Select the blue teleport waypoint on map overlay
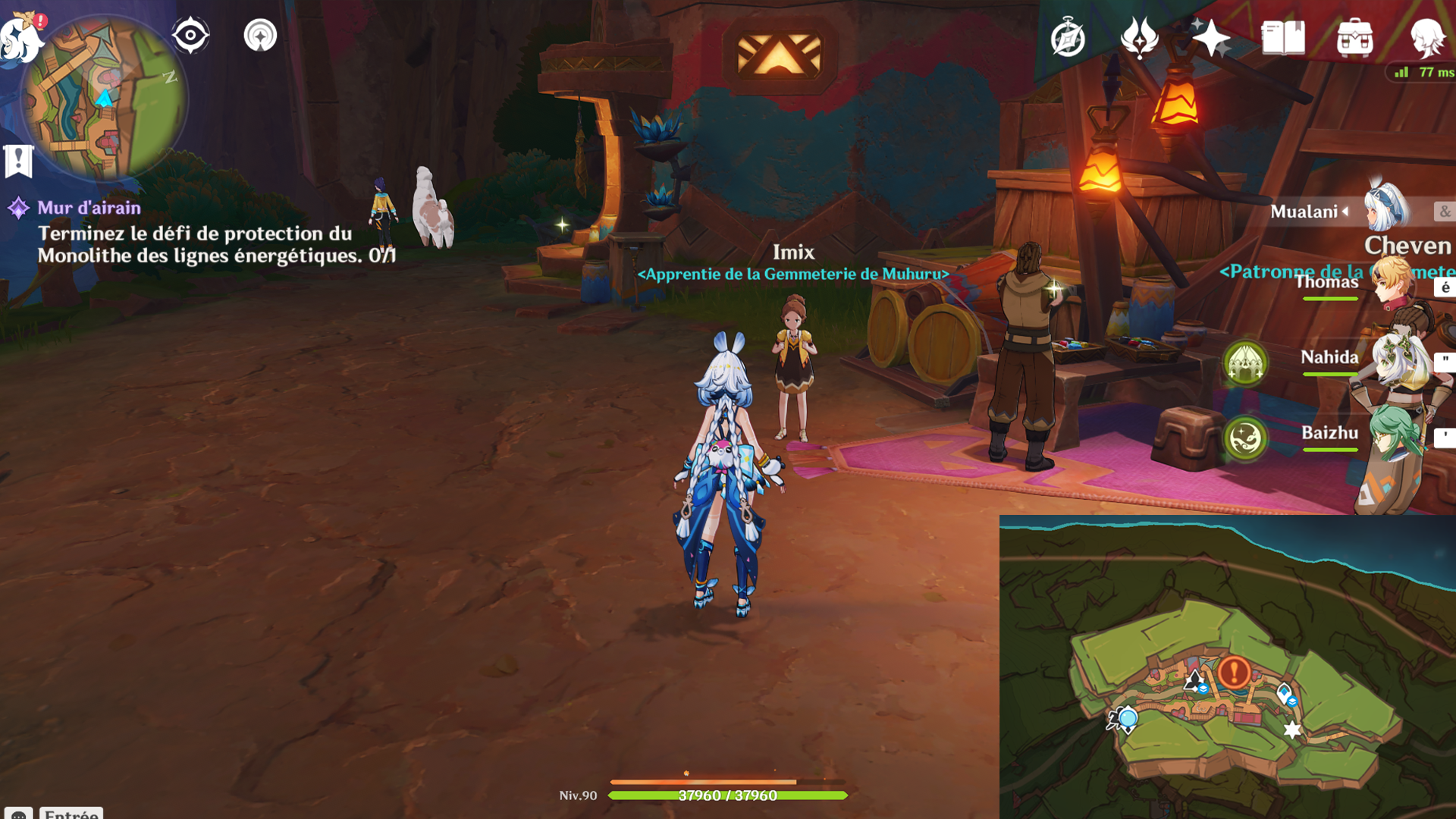 (1128, 718)
